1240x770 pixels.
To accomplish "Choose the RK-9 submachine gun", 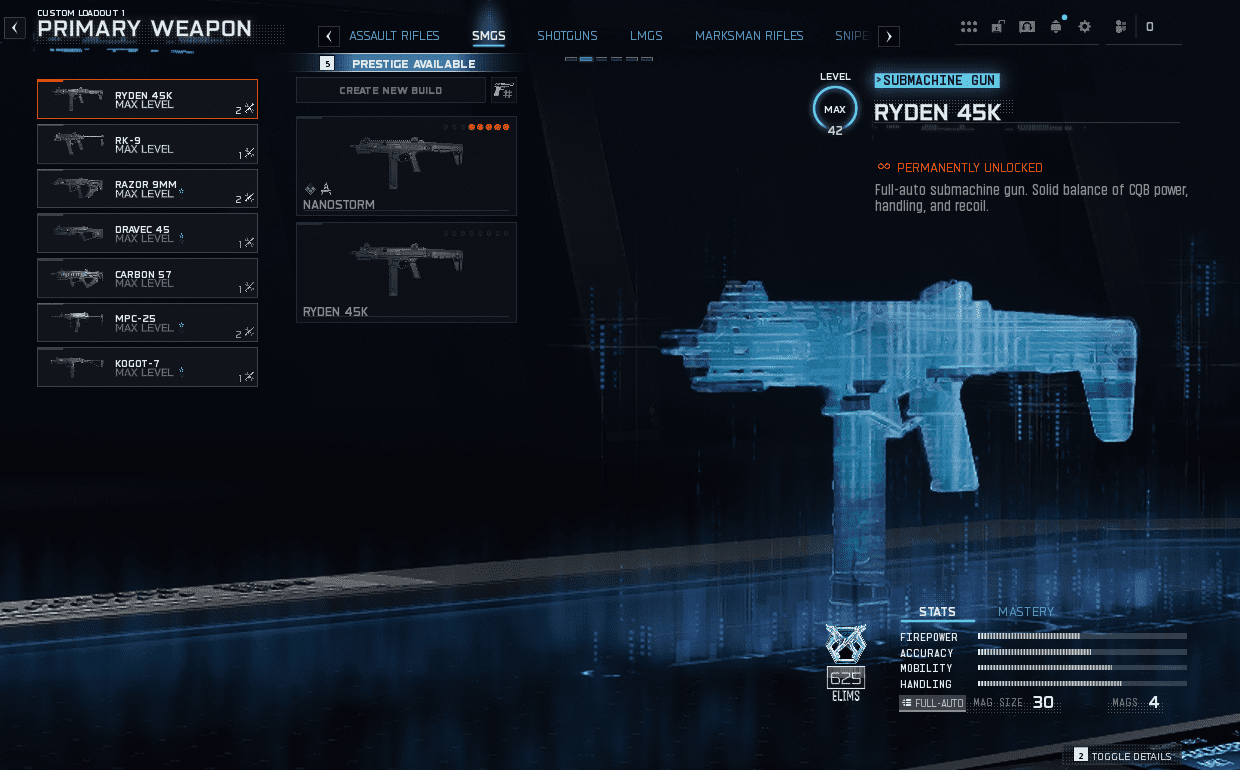I will coord(147,144).
